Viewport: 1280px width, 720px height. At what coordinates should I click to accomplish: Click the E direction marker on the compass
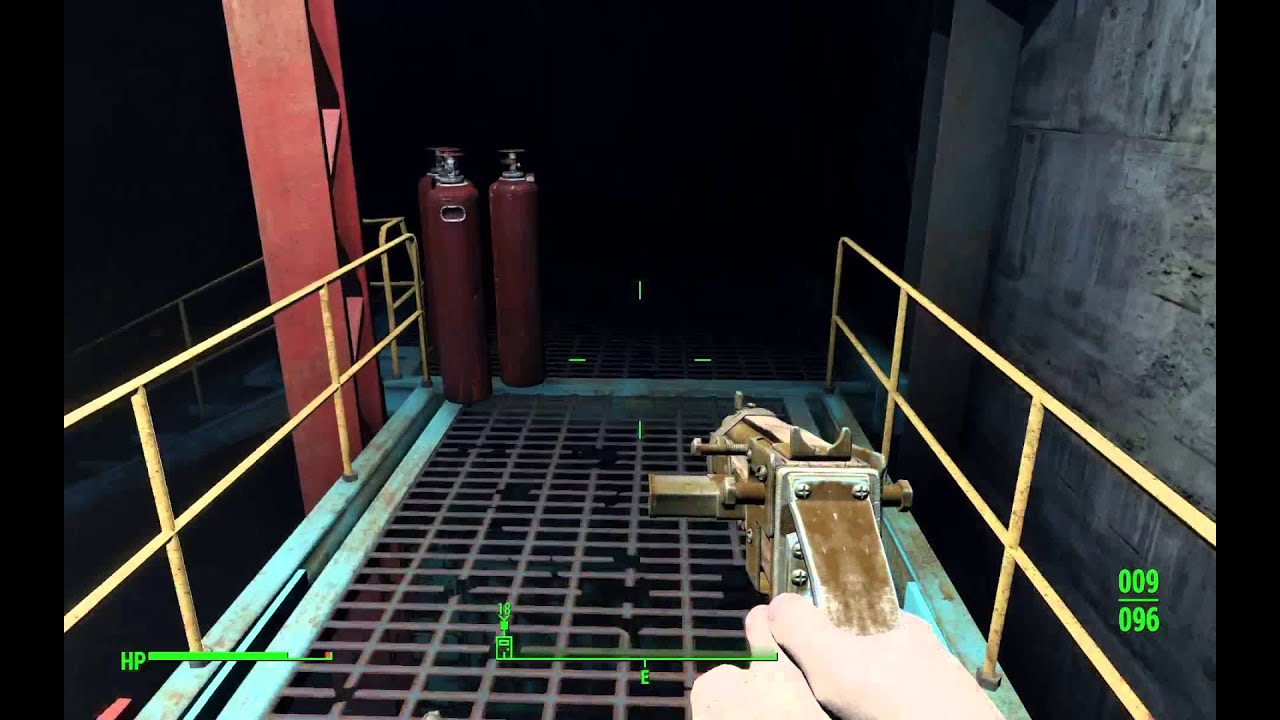coord(645,676)
